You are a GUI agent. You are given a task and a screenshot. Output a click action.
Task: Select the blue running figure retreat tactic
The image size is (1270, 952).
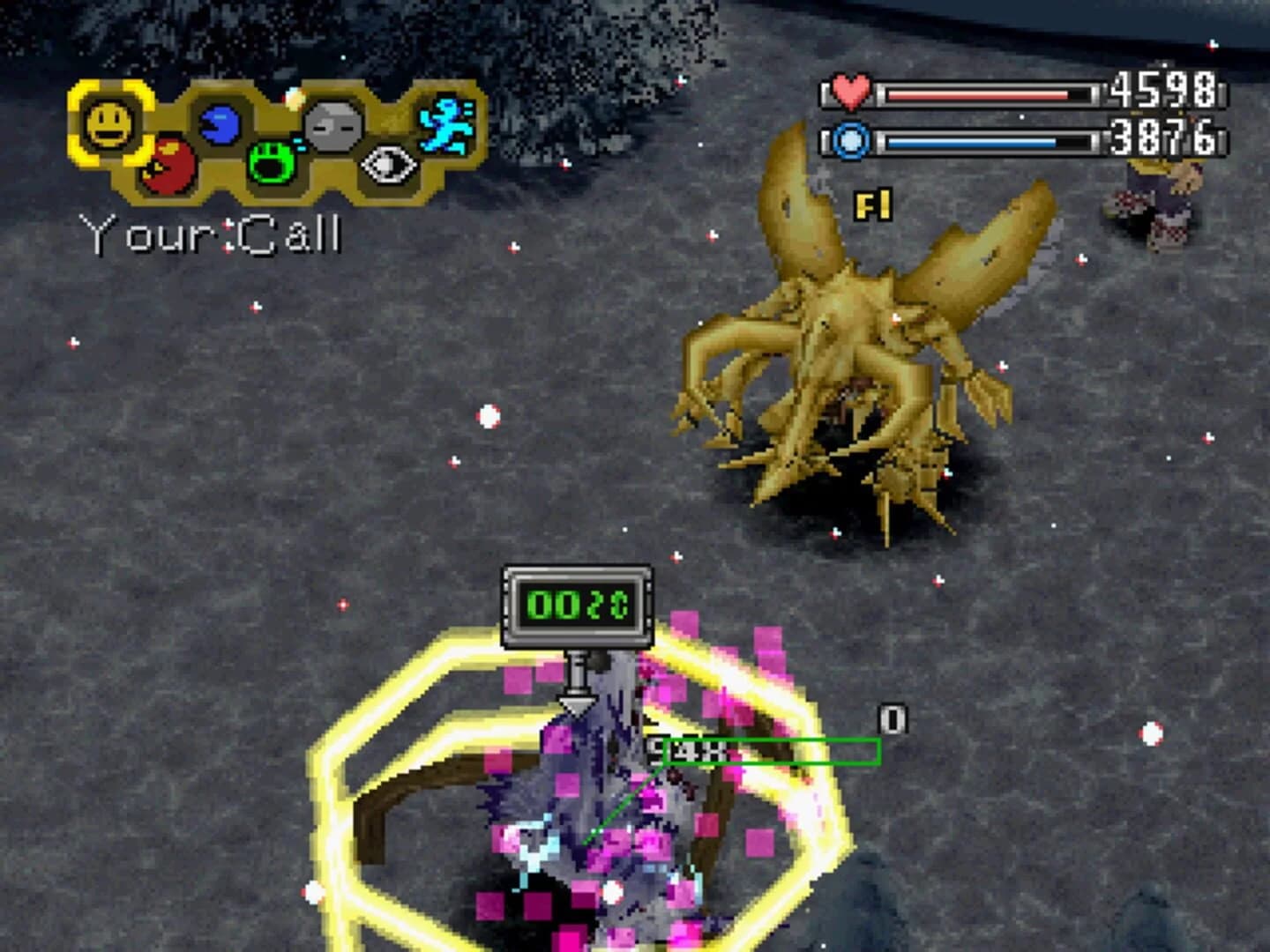(446, 123)
